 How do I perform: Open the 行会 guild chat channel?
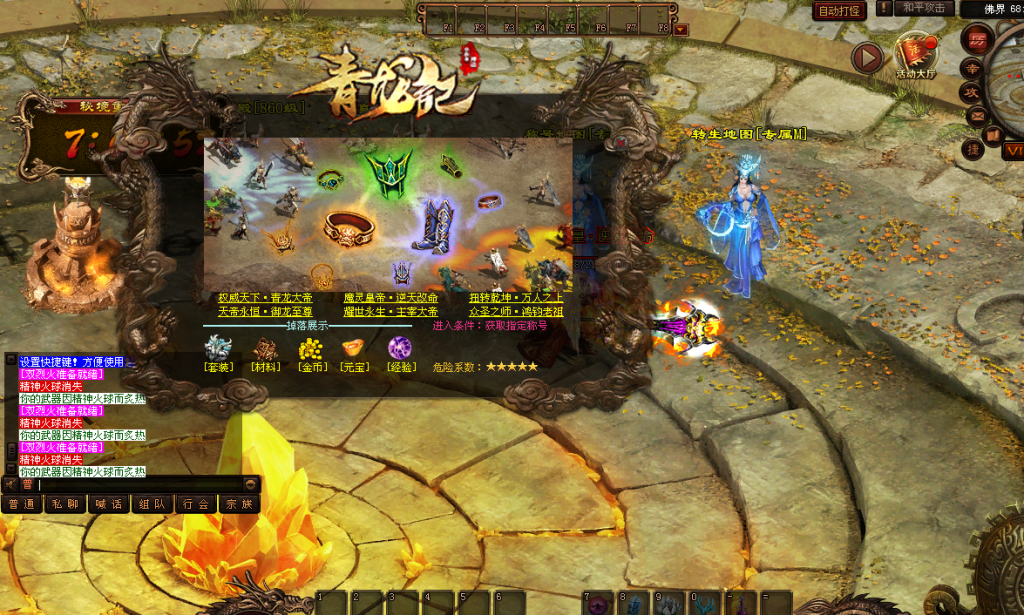196,504
